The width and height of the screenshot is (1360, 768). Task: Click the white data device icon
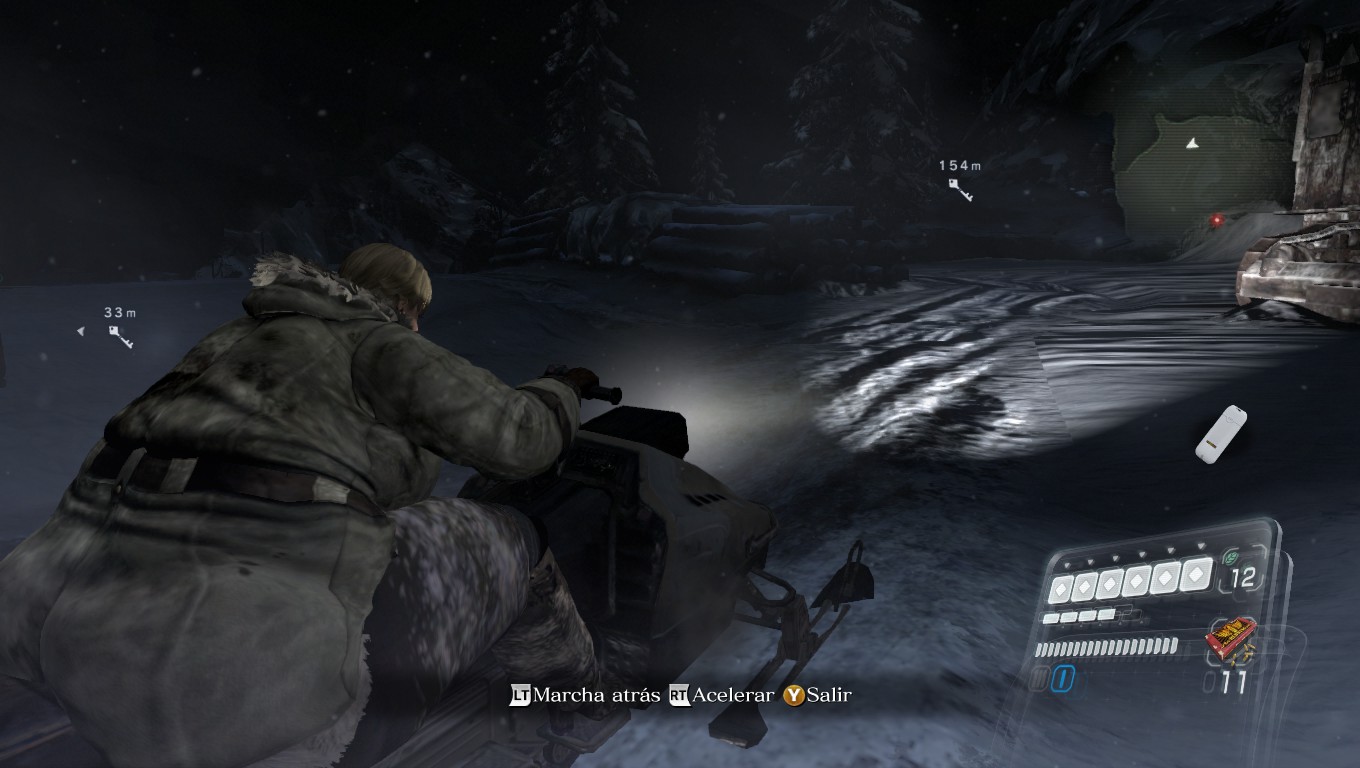coord(1220,434)
